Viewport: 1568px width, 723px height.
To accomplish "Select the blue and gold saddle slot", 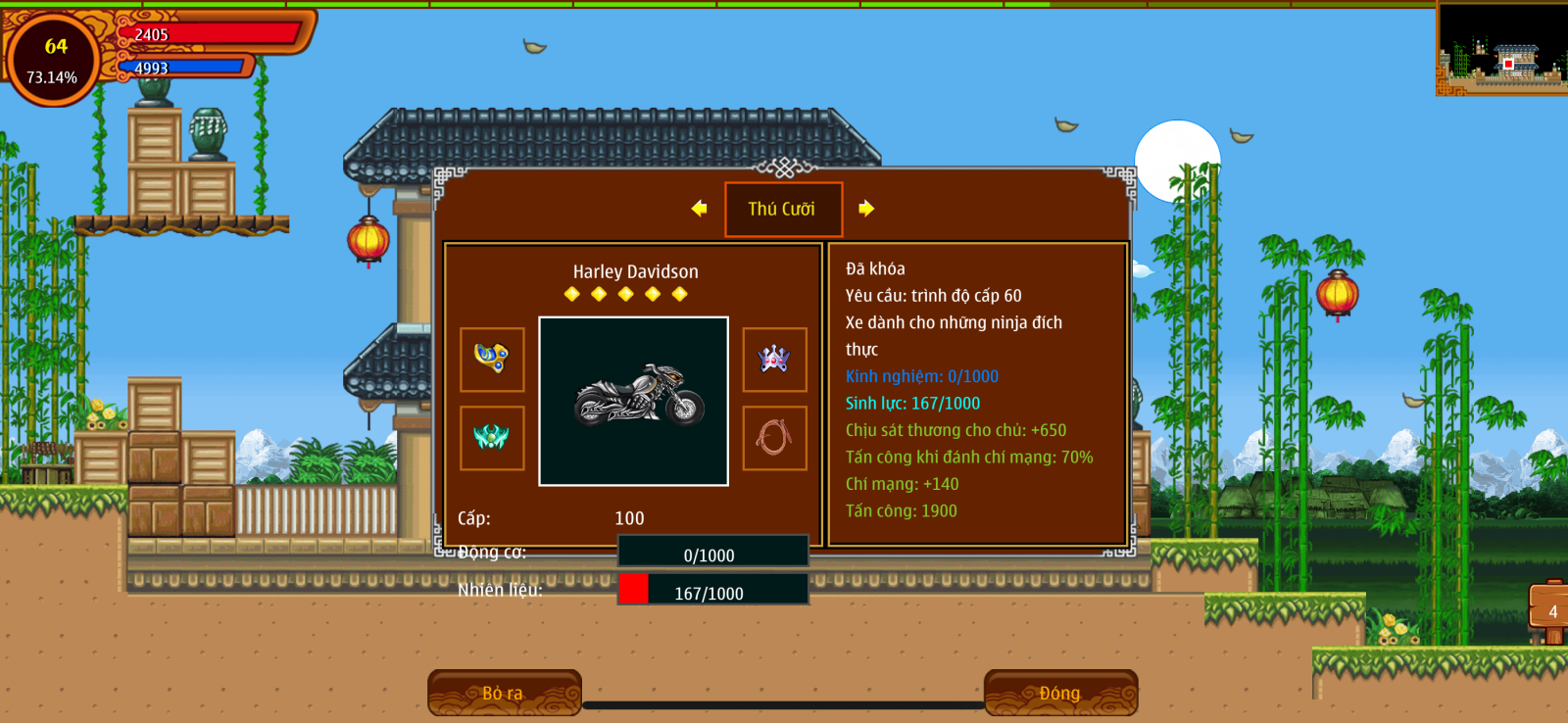I will coord(492,360).
